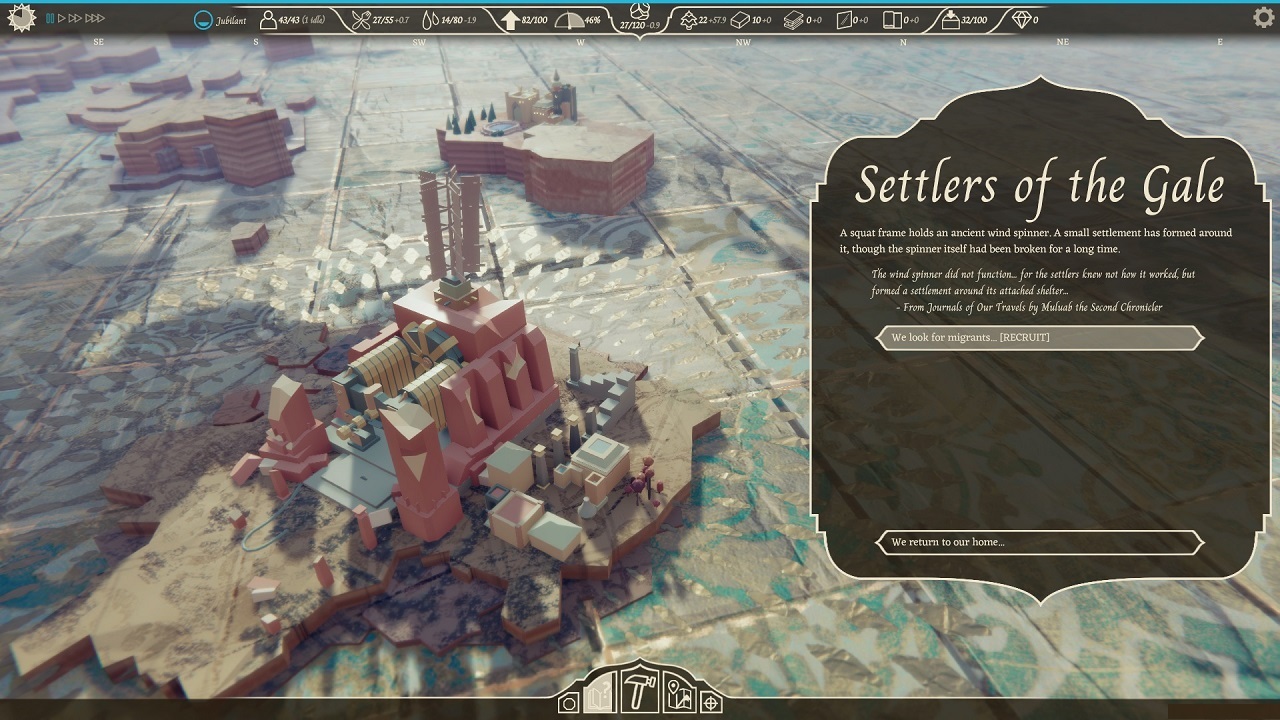Image resolution: width=1280 pixels, height=720 pixels.
Task: Pause the game with the pause button
Action: [x=50, y=18]
